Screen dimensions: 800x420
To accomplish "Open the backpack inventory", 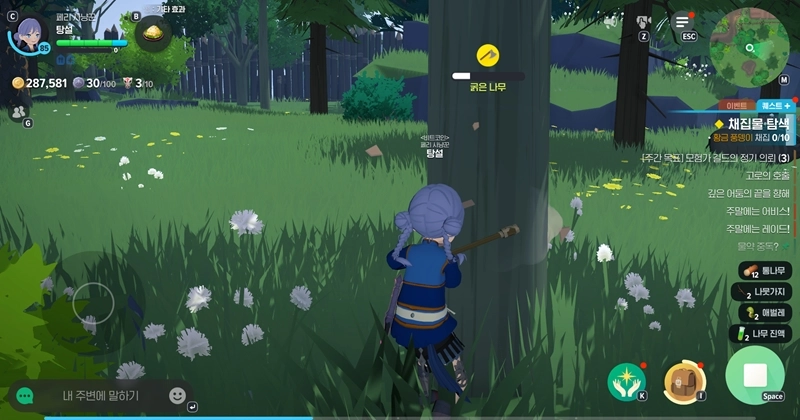I will tap(685, 382).
